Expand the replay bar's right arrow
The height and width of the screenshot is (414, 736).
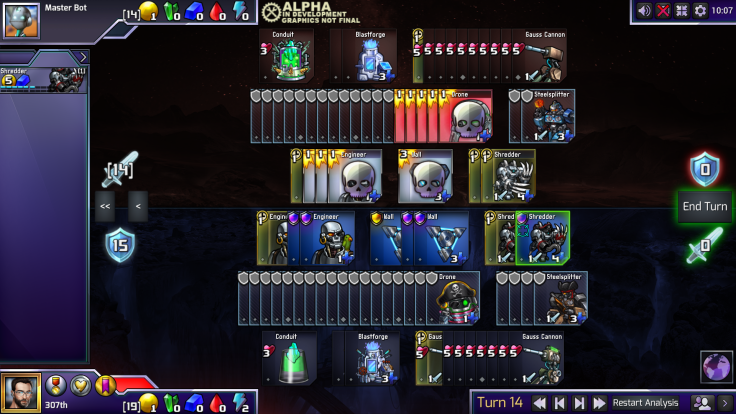tap(725, 403)
